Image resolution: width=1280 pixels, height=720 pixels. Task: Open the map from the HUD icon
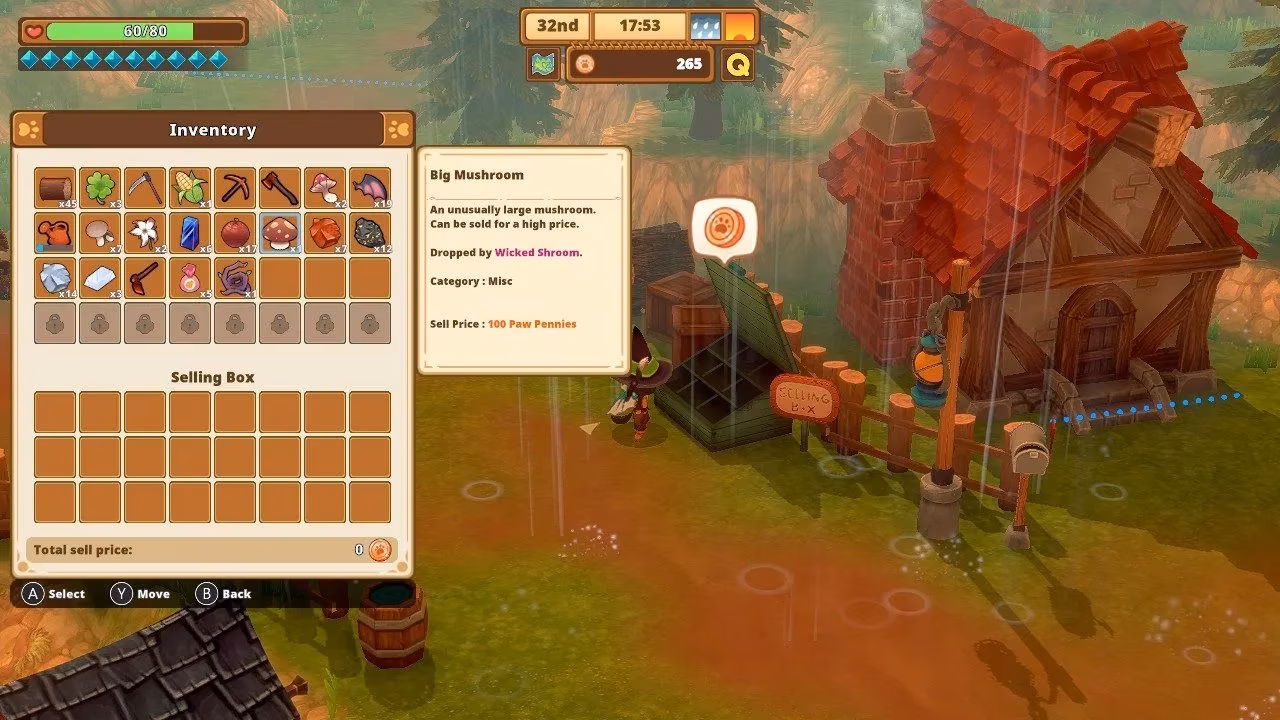pos(544,65)
